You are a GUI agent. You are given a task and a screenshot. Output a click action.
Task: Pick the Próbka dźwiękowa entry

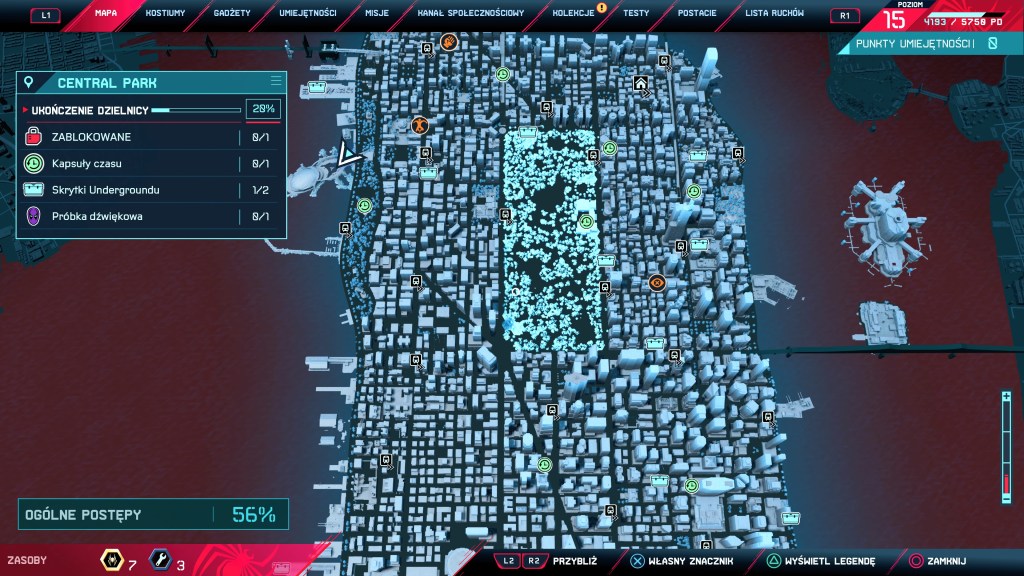[152, 215]
